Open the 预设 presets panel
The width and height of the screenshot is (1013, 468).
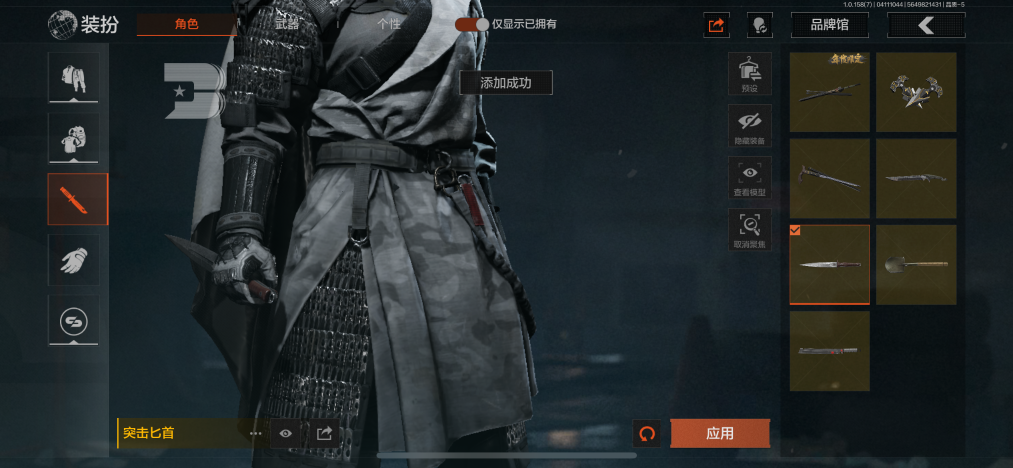(749, 74)
